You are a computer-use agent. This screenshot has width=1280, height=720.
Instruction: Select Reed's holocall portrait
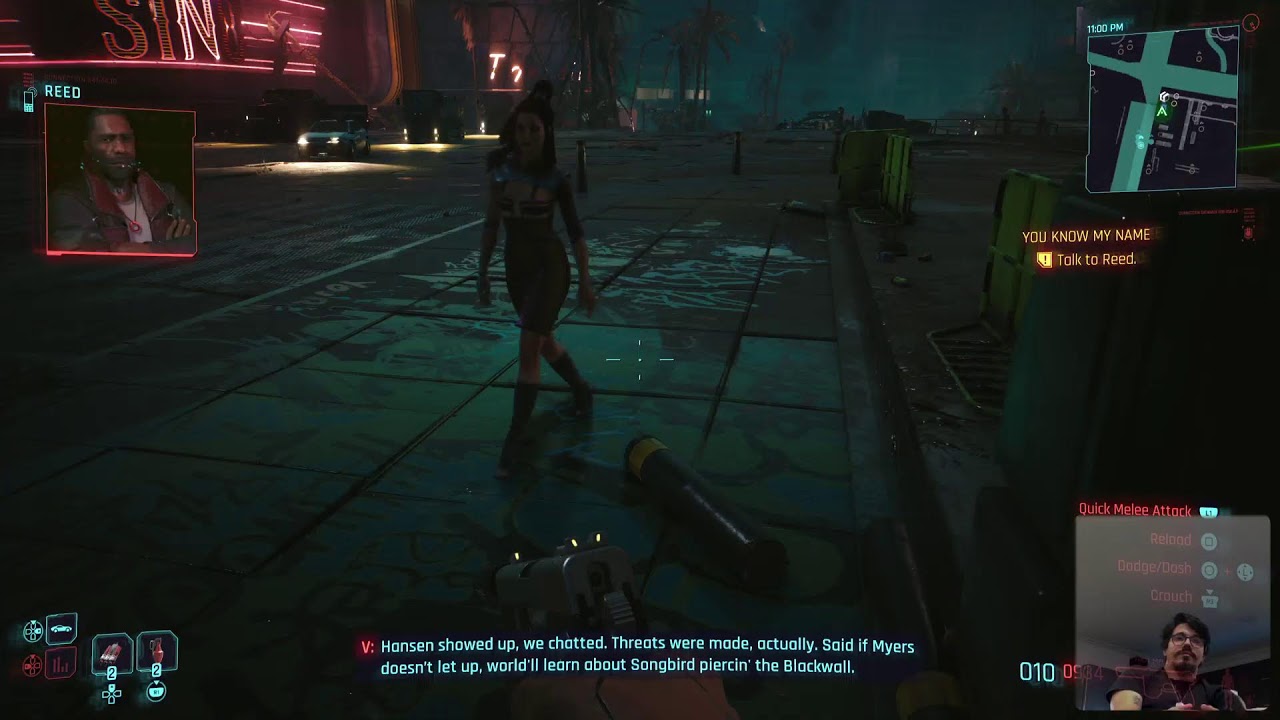pyautogui.click(x=120, y=178)
